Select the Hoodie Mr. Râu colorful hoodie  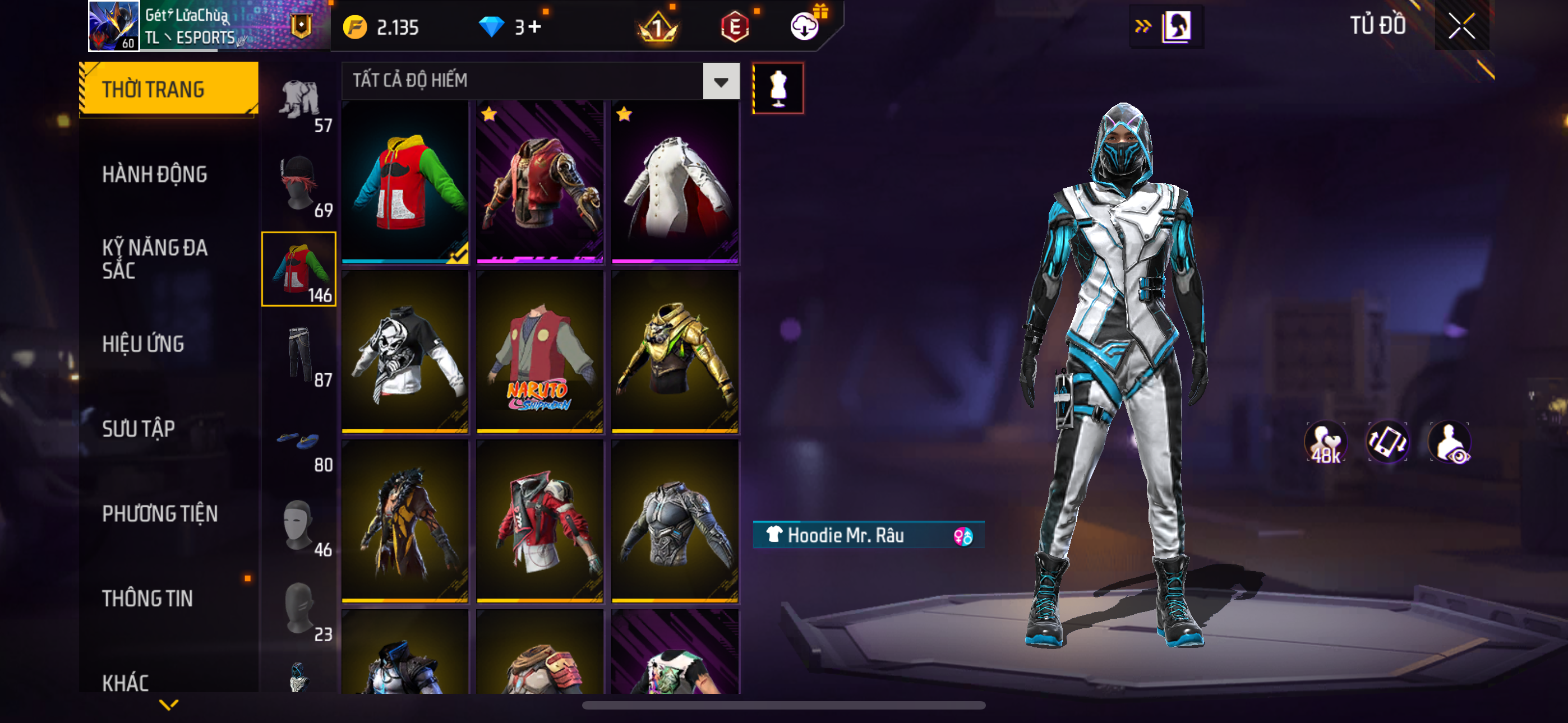[x=405, y=182]
